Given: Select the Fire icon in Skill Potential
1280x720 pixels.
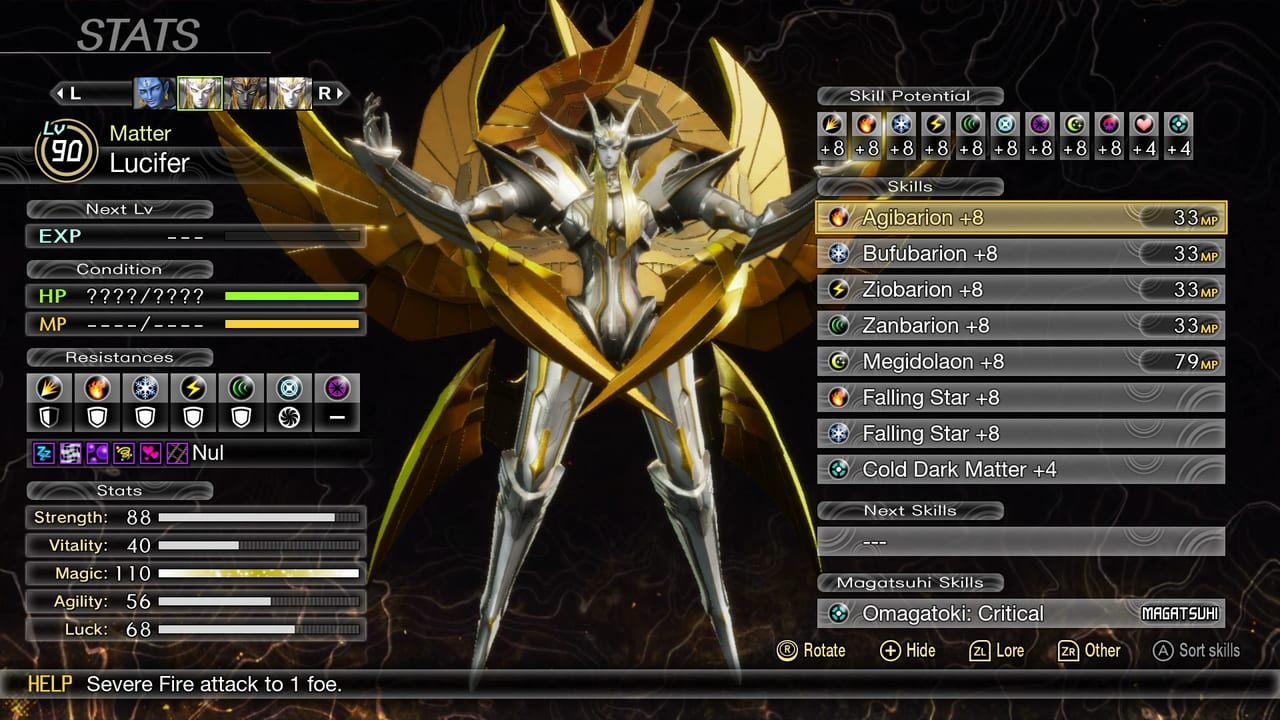Looking at the screenshot, I should point(867,124).
